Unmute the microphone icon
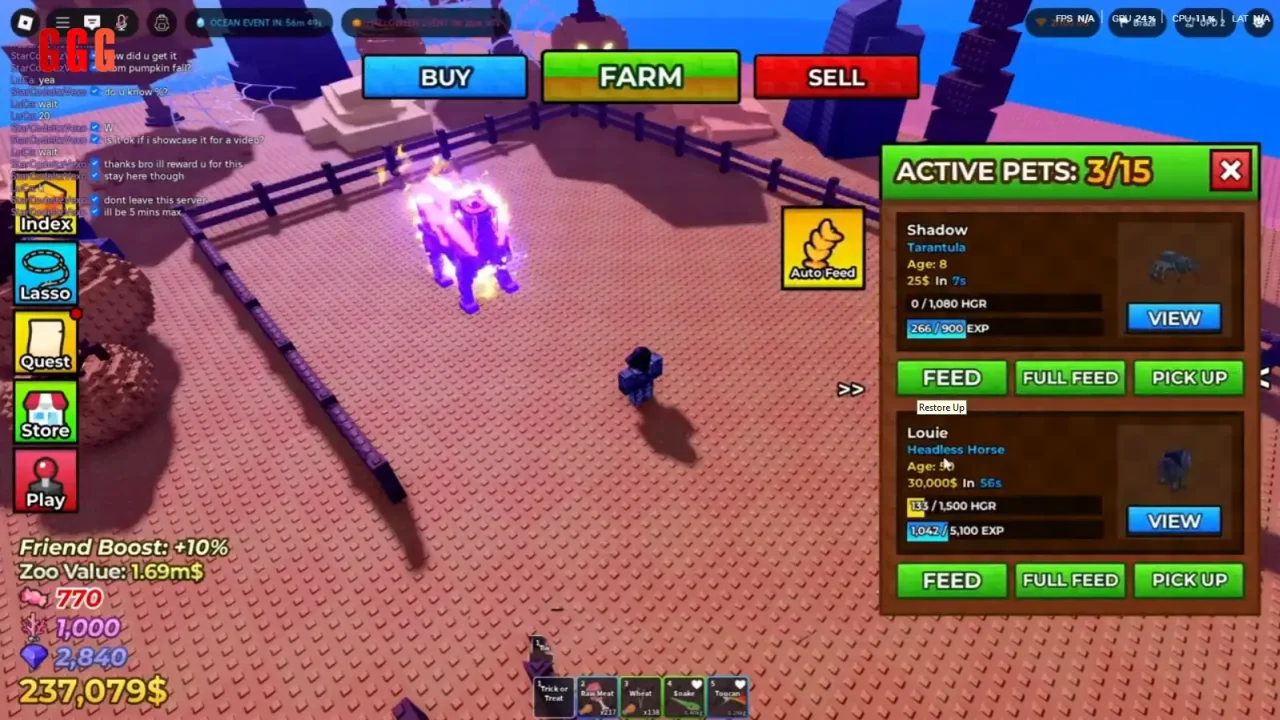Viewport: 1280px width, 720px height. (120, 22)
